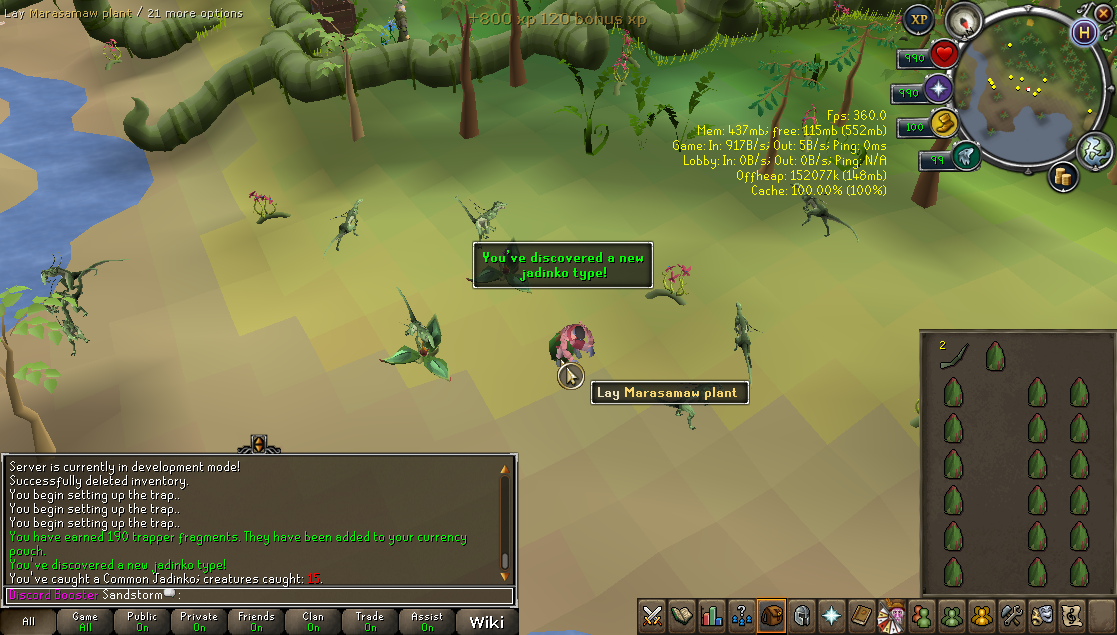
Task: Open the gold coins money pouch
Action: (x=944, y=124)
